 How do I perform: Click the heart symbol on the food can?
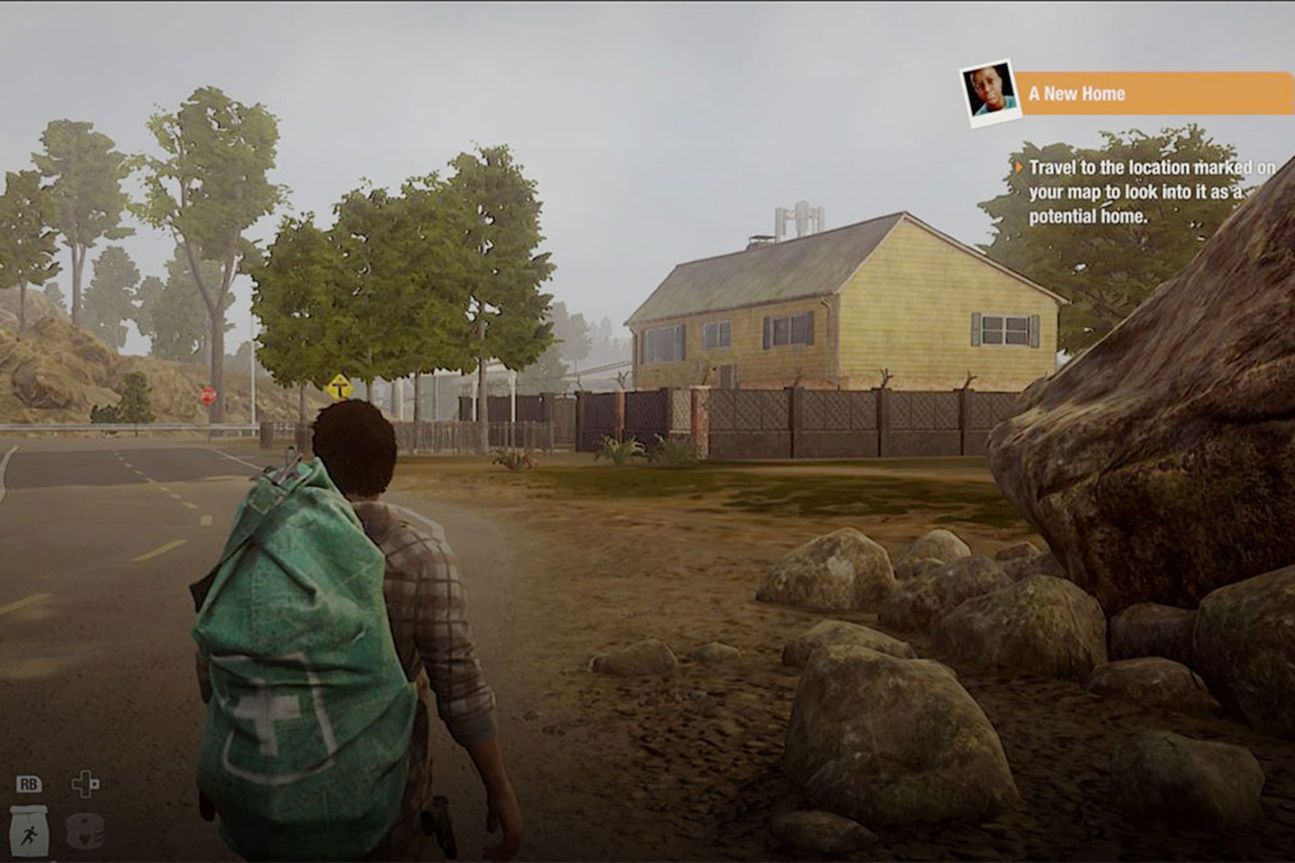[x=84, y=840]
